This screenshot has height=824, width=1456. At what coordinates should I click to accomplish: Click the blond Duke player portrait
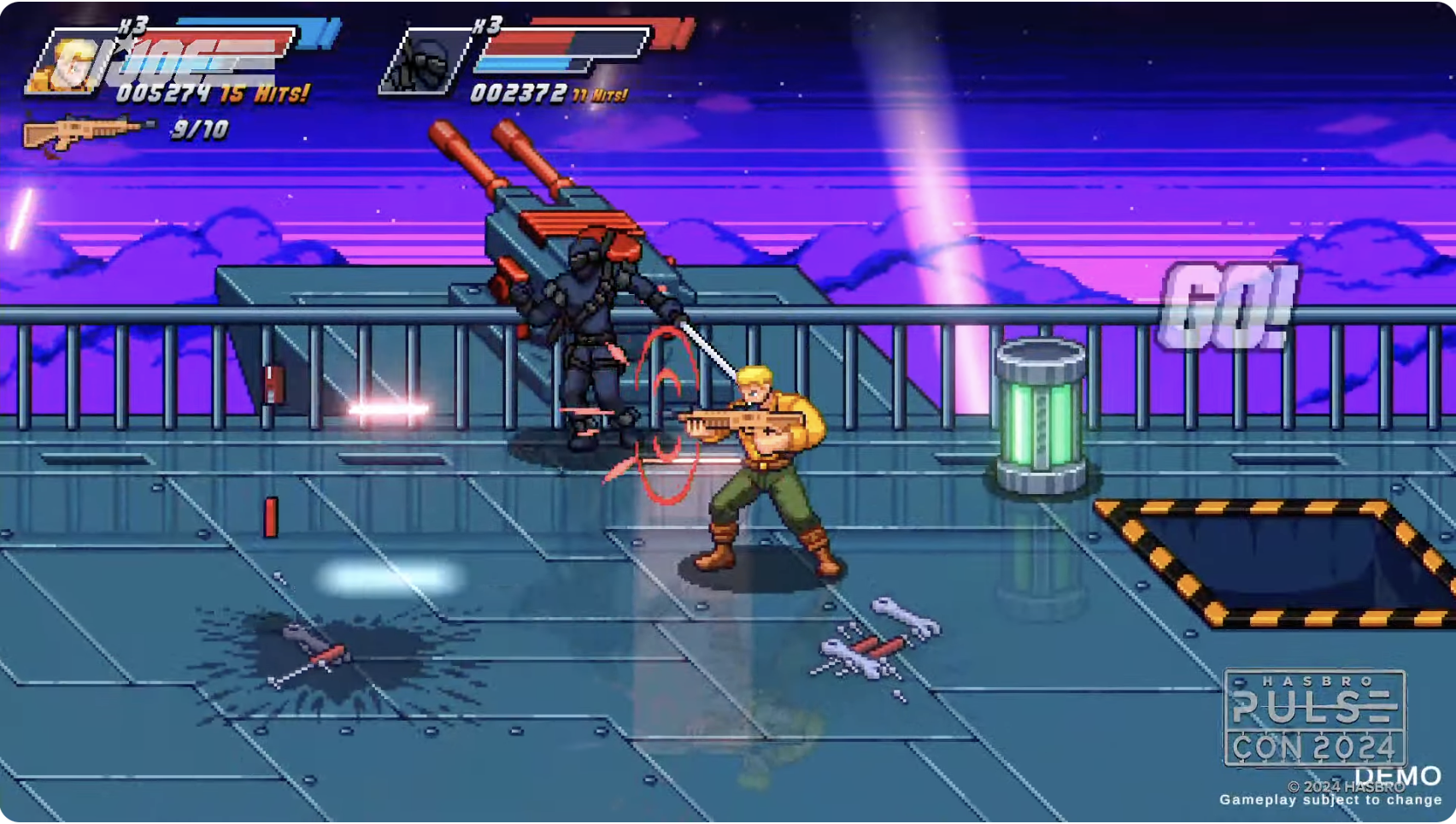pos(67,65)
